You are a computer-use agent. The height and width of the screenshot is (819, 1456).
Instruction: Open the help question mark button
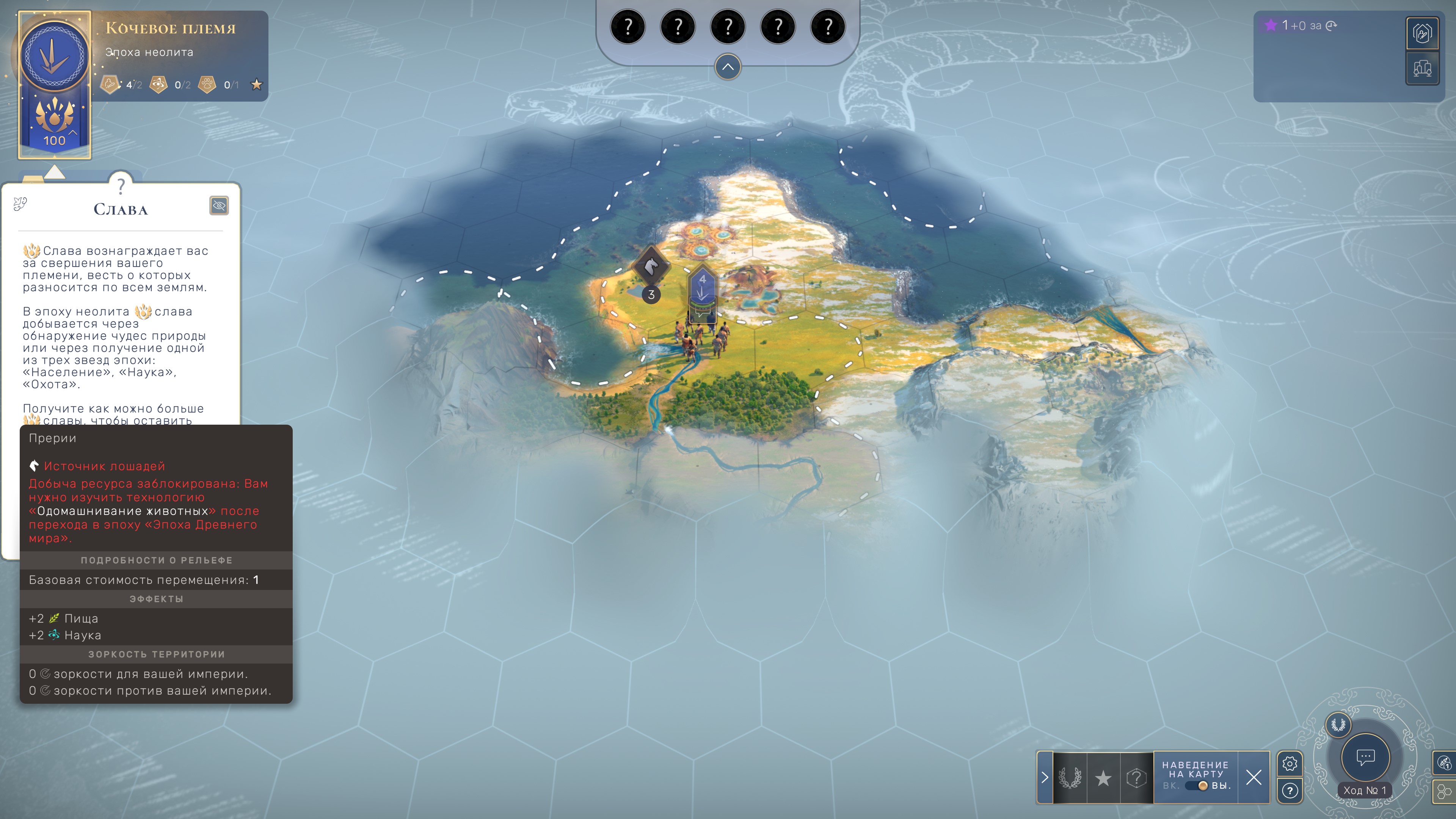[1289, 791]
